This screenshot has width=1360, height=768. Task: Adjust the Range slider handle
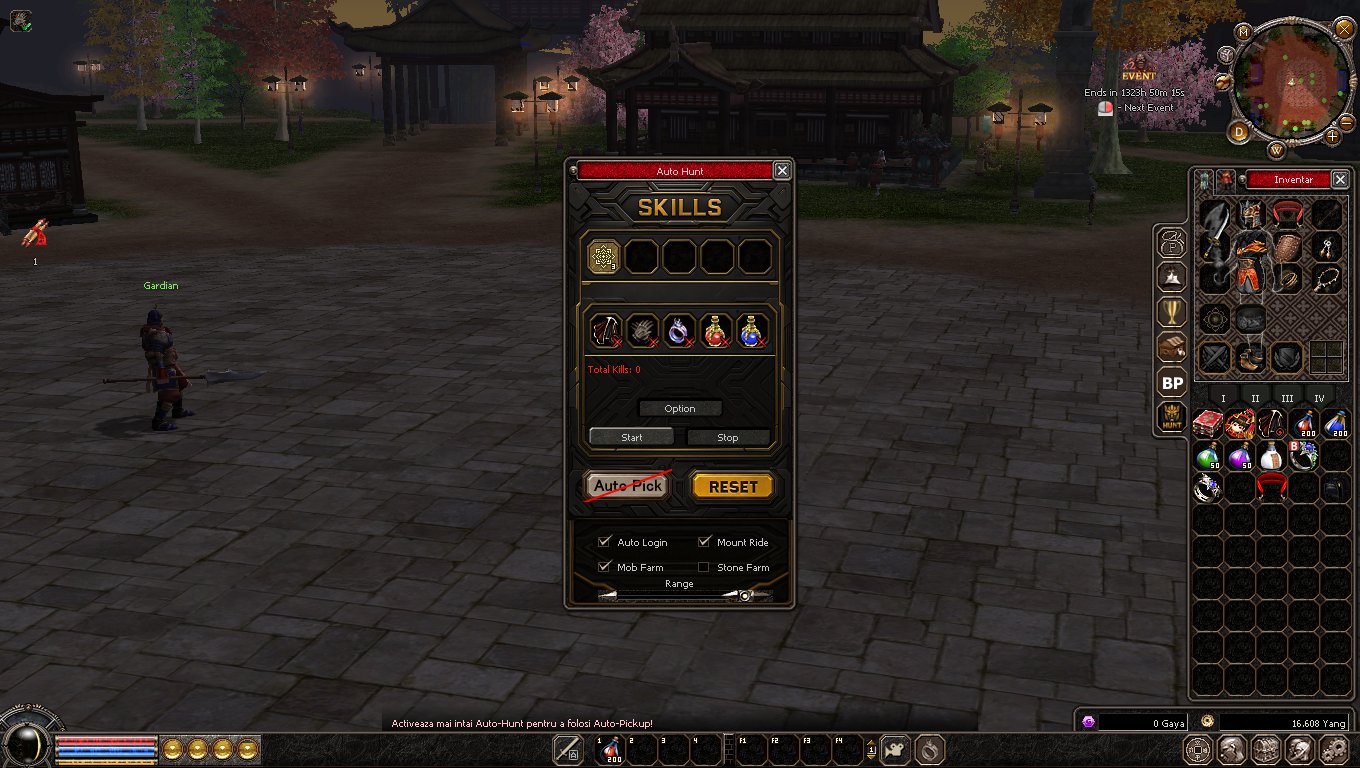tap(744, 595)
